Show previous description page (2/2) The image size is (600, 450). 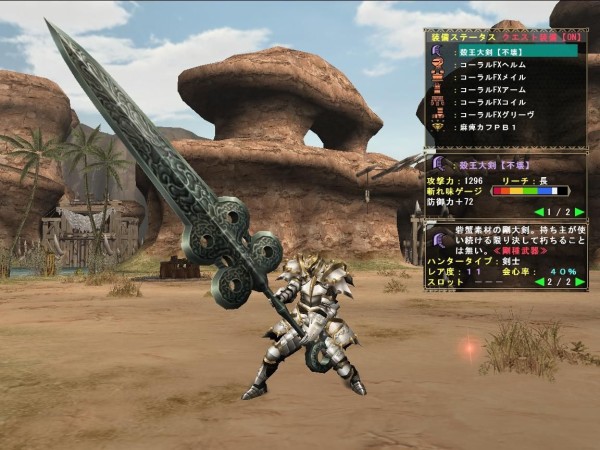coord(539,282)
